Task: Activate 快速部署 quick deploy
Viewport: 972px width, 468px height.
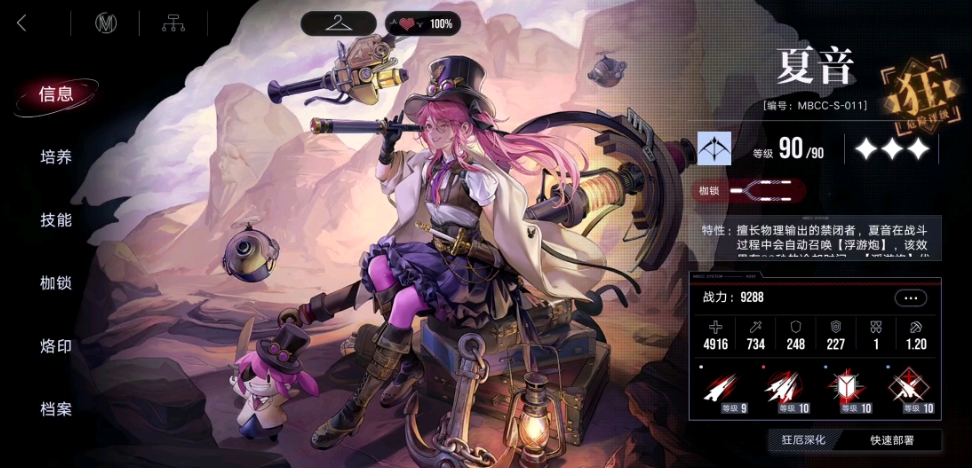Action: click(890, 440)
